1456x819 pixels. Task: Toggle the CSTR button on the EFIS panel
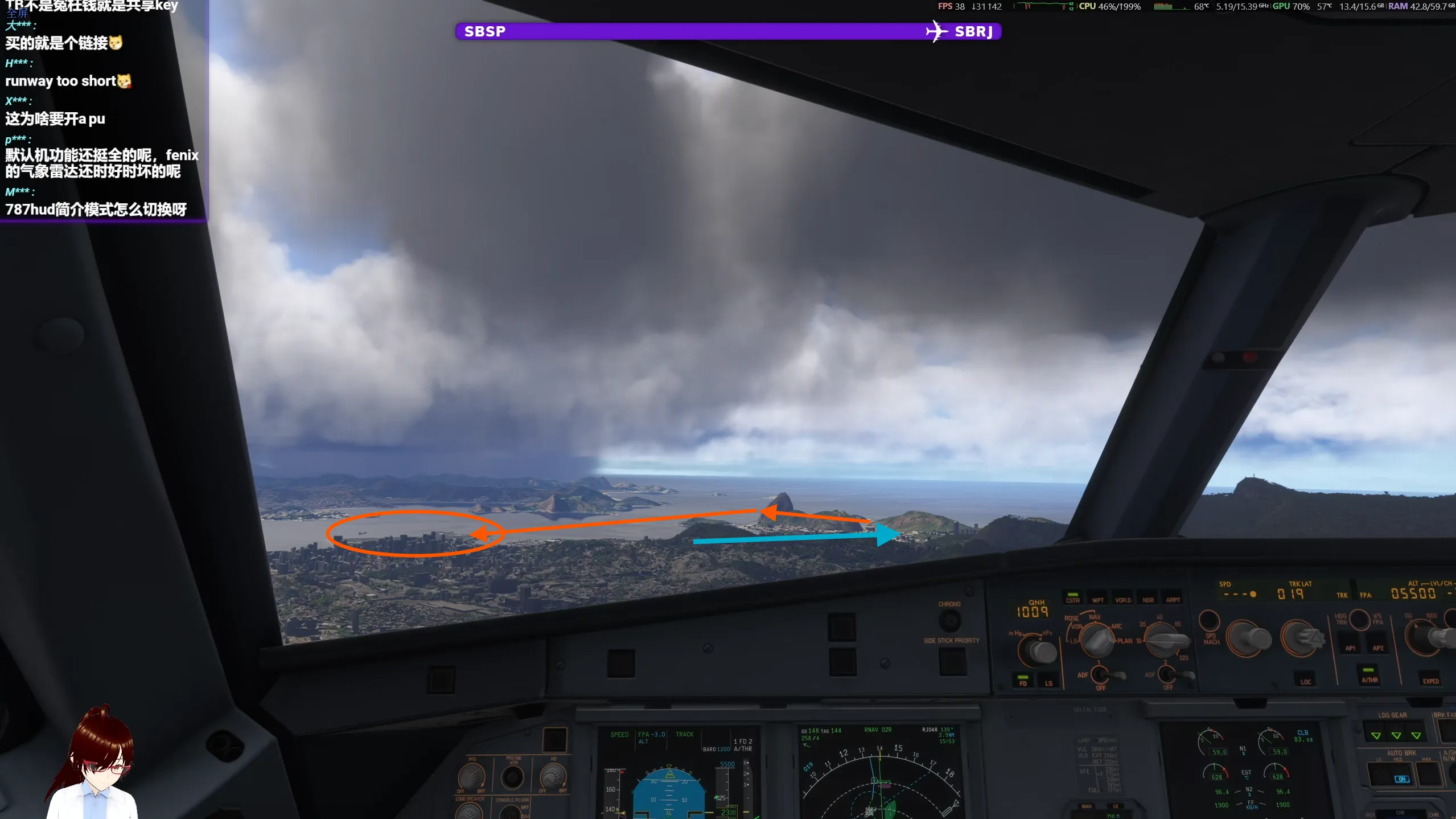[1072, 598]
